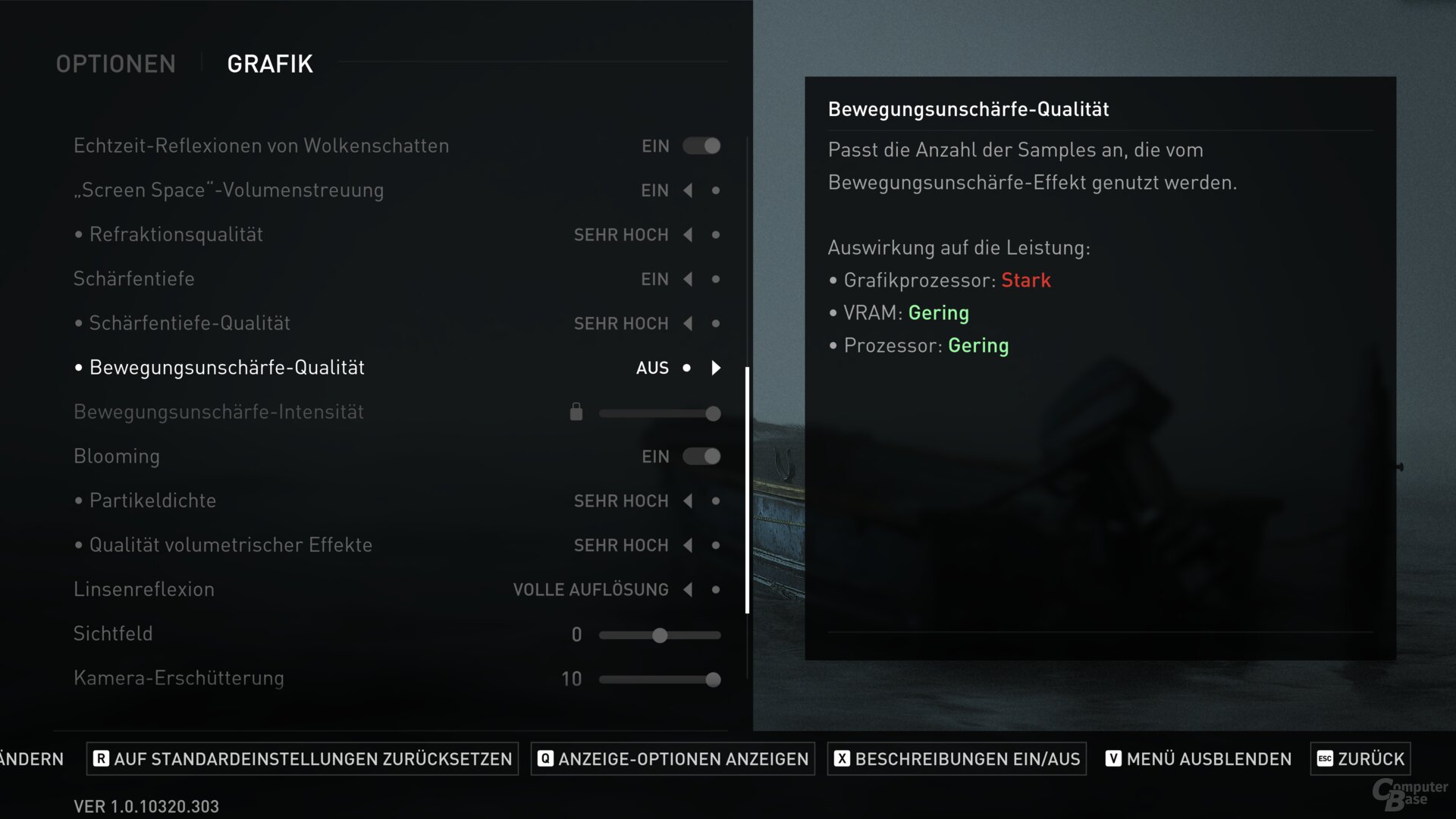
Task: Click the settings list scrollbar
Action: pyautogui.click(x=748, y=485)
